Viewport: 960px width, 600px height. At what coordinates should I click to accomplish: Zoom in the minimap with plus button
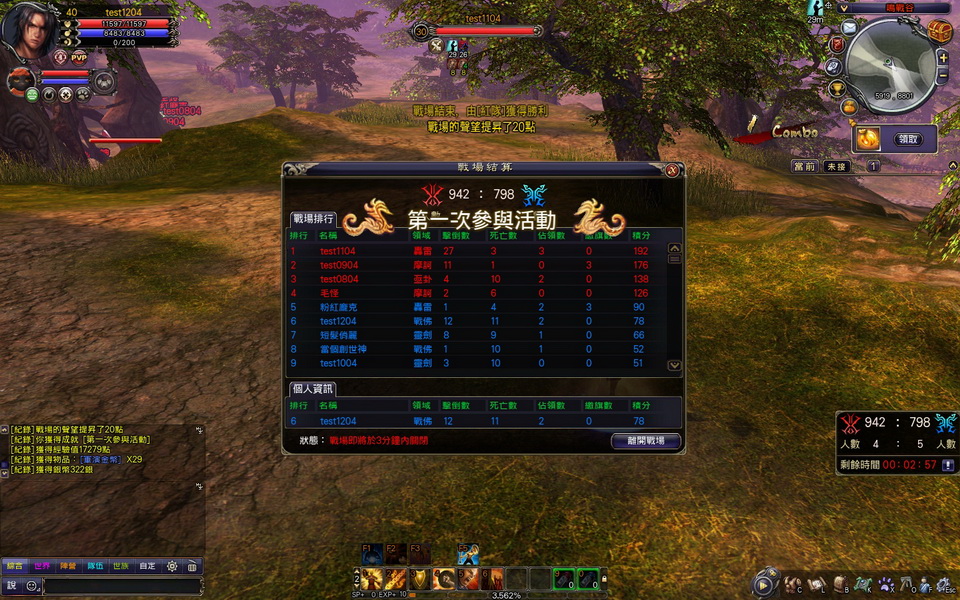tap(941, 58)
